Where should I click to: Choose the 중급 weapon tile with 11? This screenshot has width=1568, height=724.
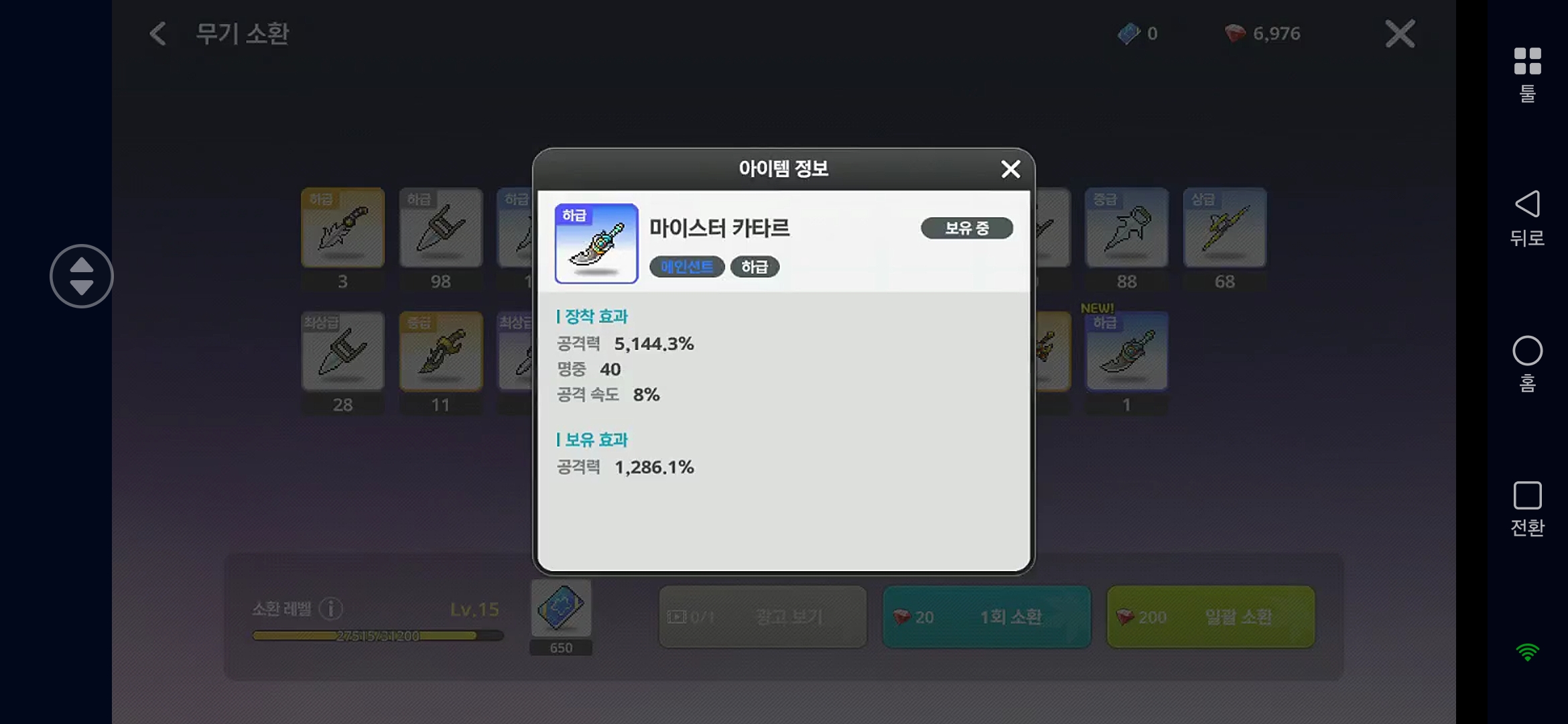point(440,351)
